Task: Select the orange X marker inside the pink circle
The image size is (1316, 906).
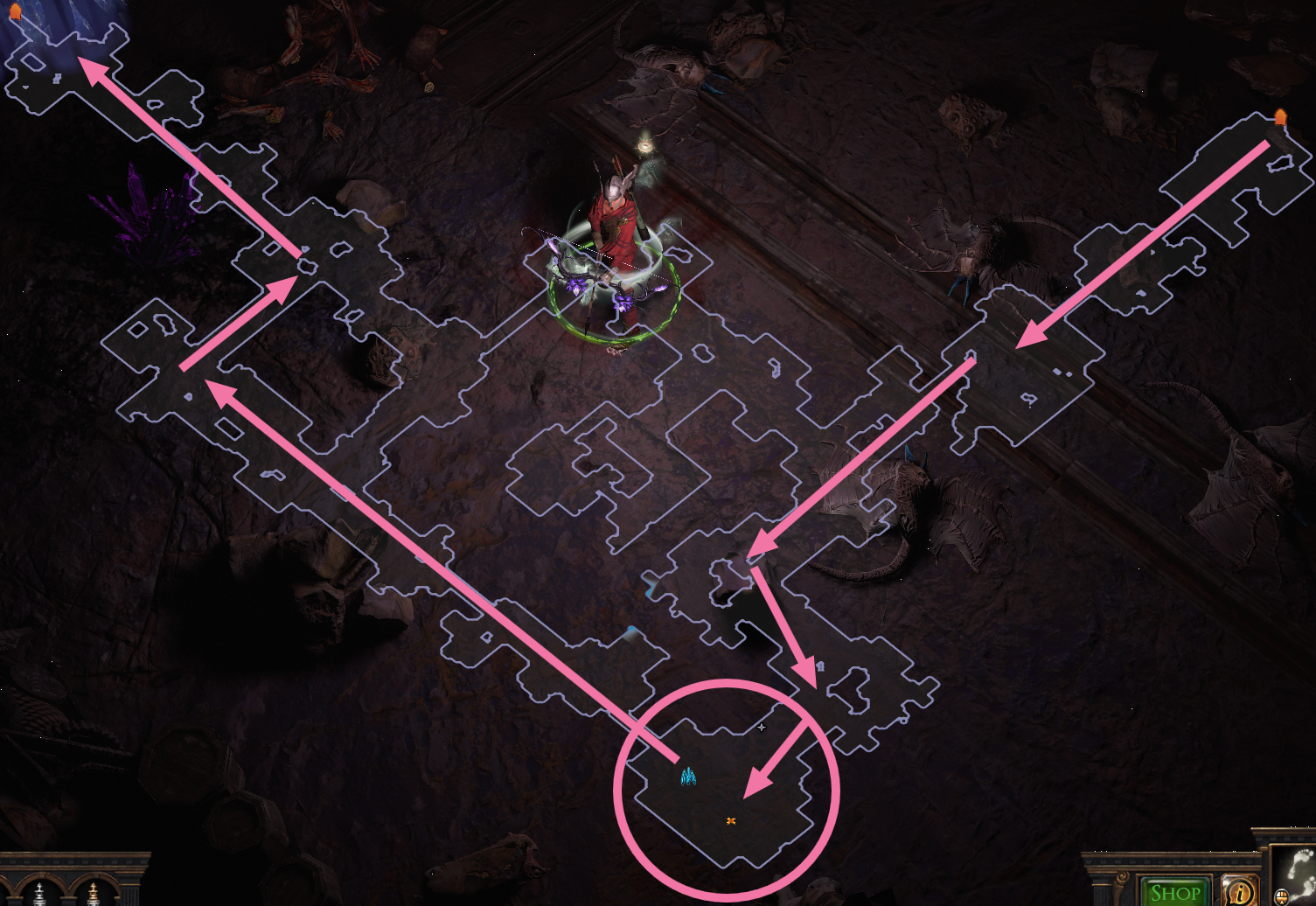Action: 731,820
